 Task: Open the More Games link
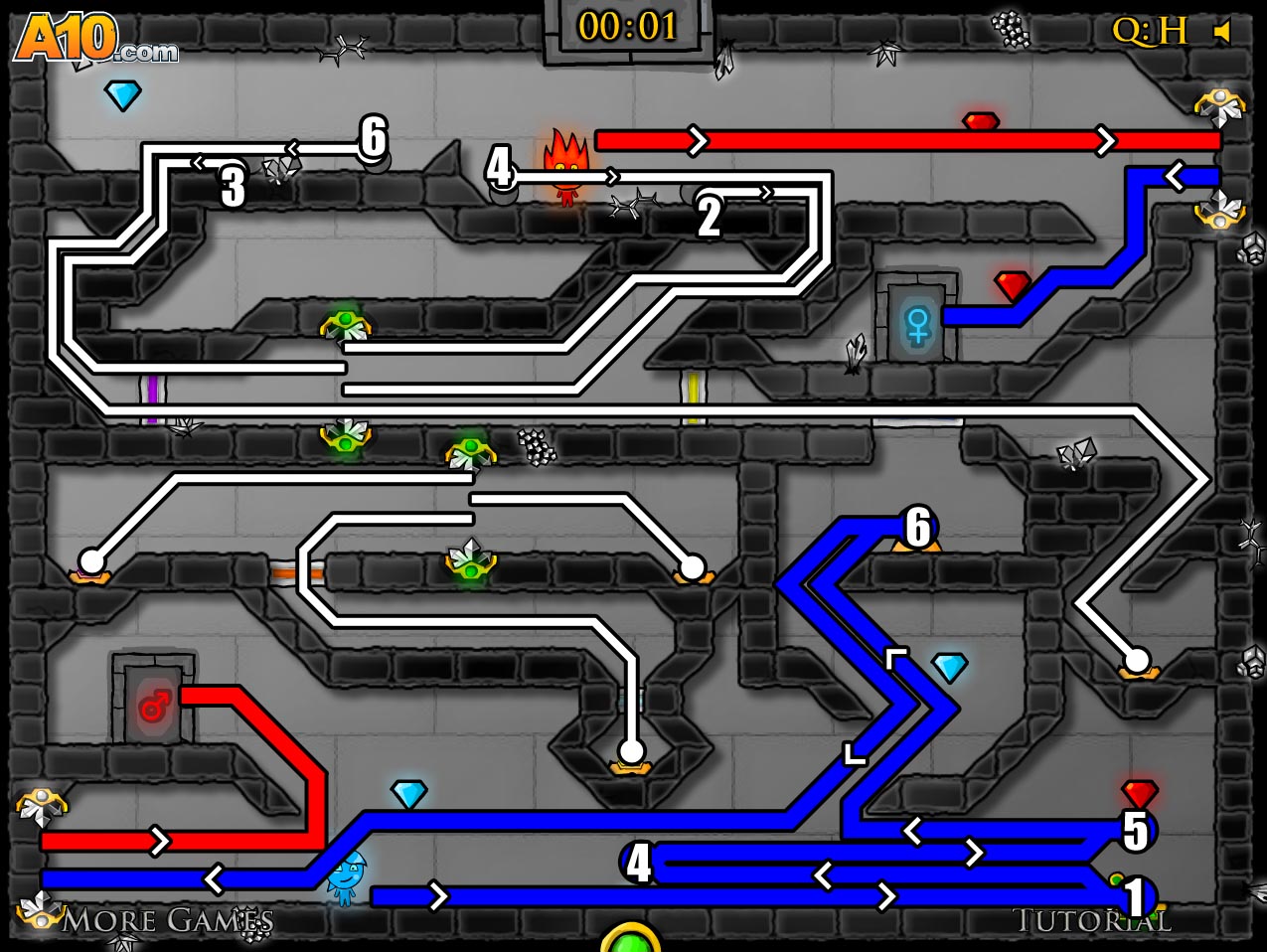coord(166,920)
